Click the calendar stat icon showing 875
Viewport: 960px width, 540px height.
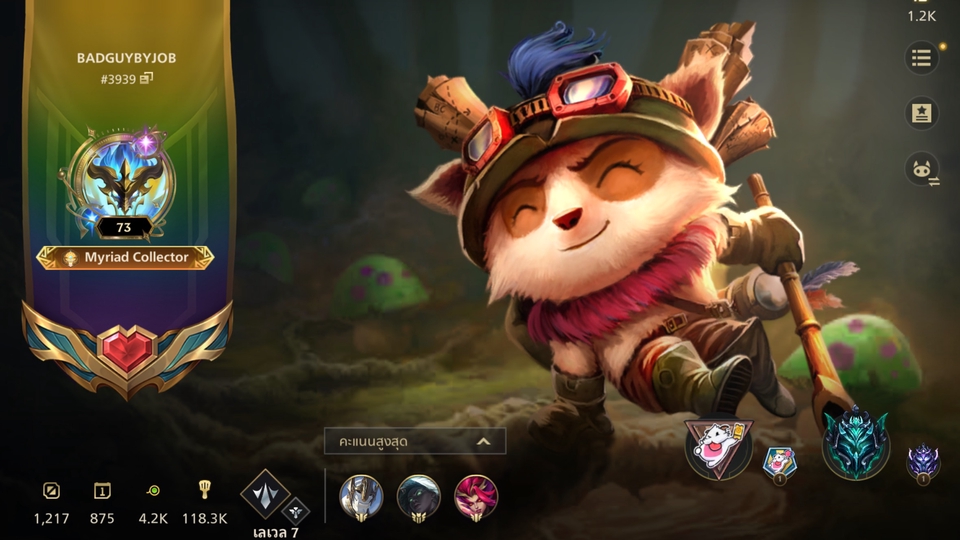(102, 491)
